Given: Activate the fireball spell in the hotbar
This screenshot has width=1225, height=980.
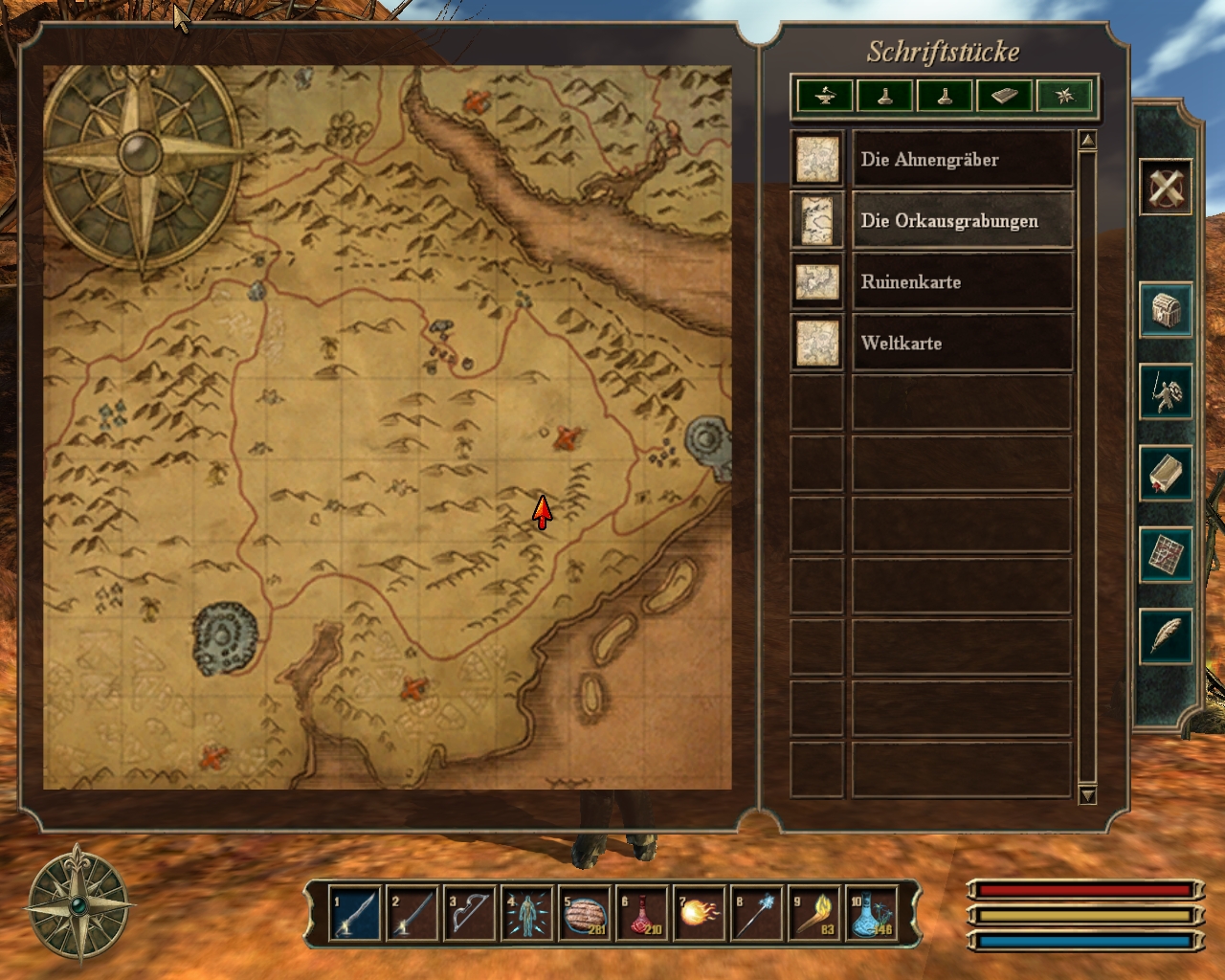Looking at the screenshot, I should pos(699,914).
